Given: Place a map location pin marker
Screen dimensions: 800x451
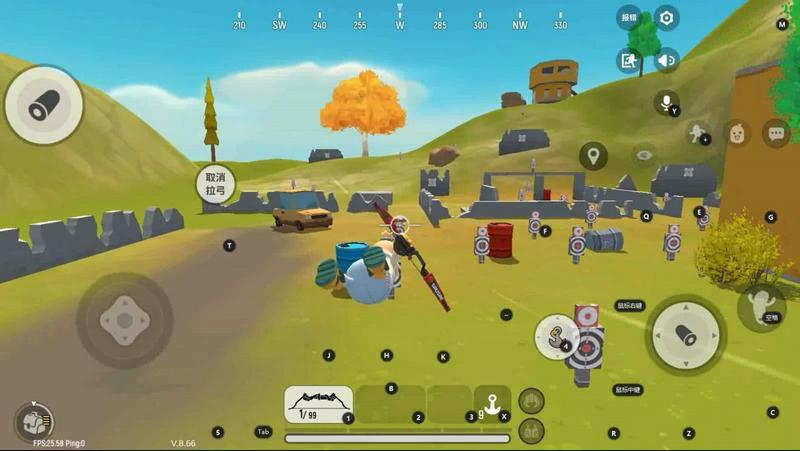Looking at the screenshot, I should coord(593,156).
